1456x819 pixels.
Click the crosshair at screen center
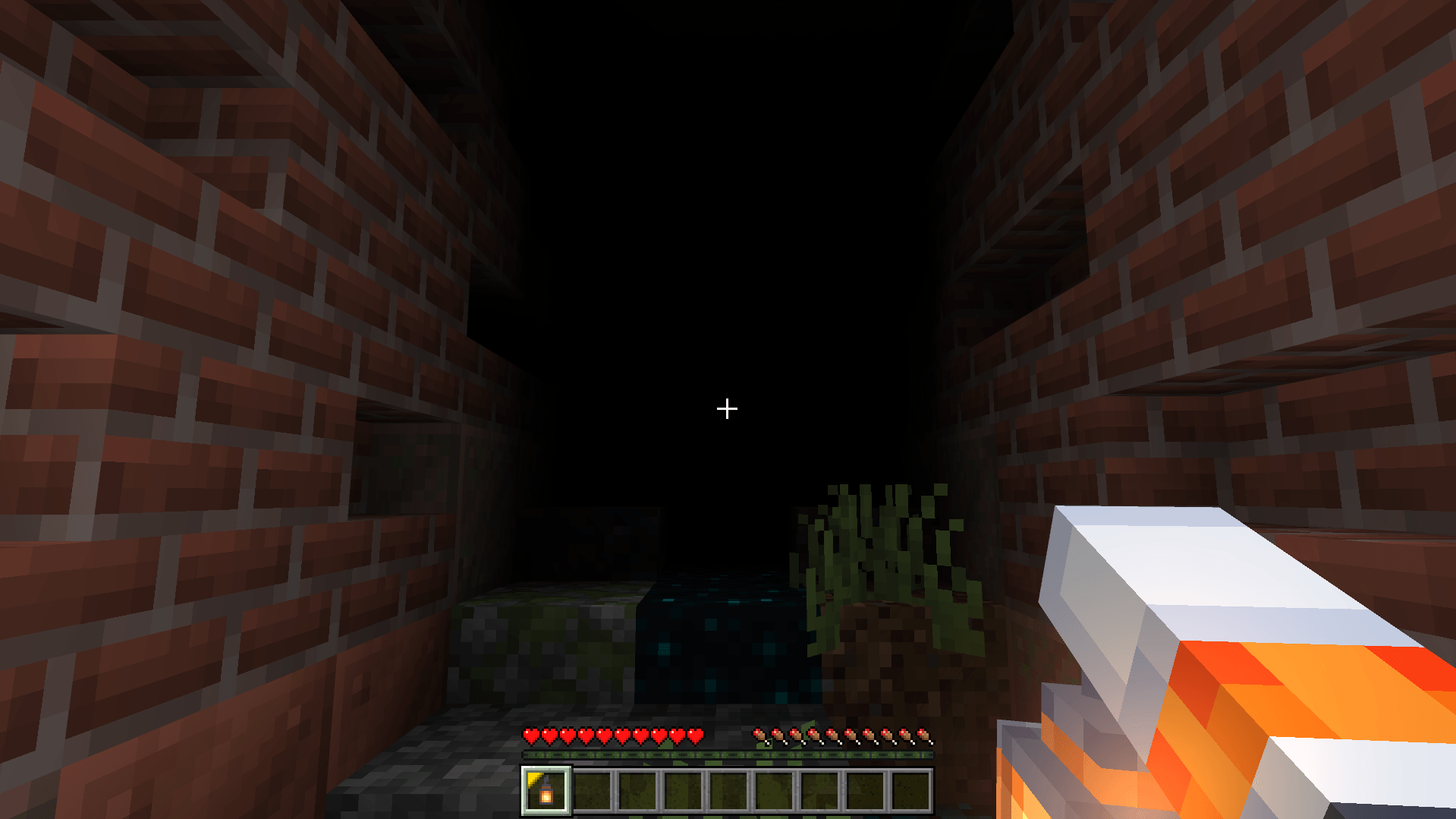click(x=726, y=409)
